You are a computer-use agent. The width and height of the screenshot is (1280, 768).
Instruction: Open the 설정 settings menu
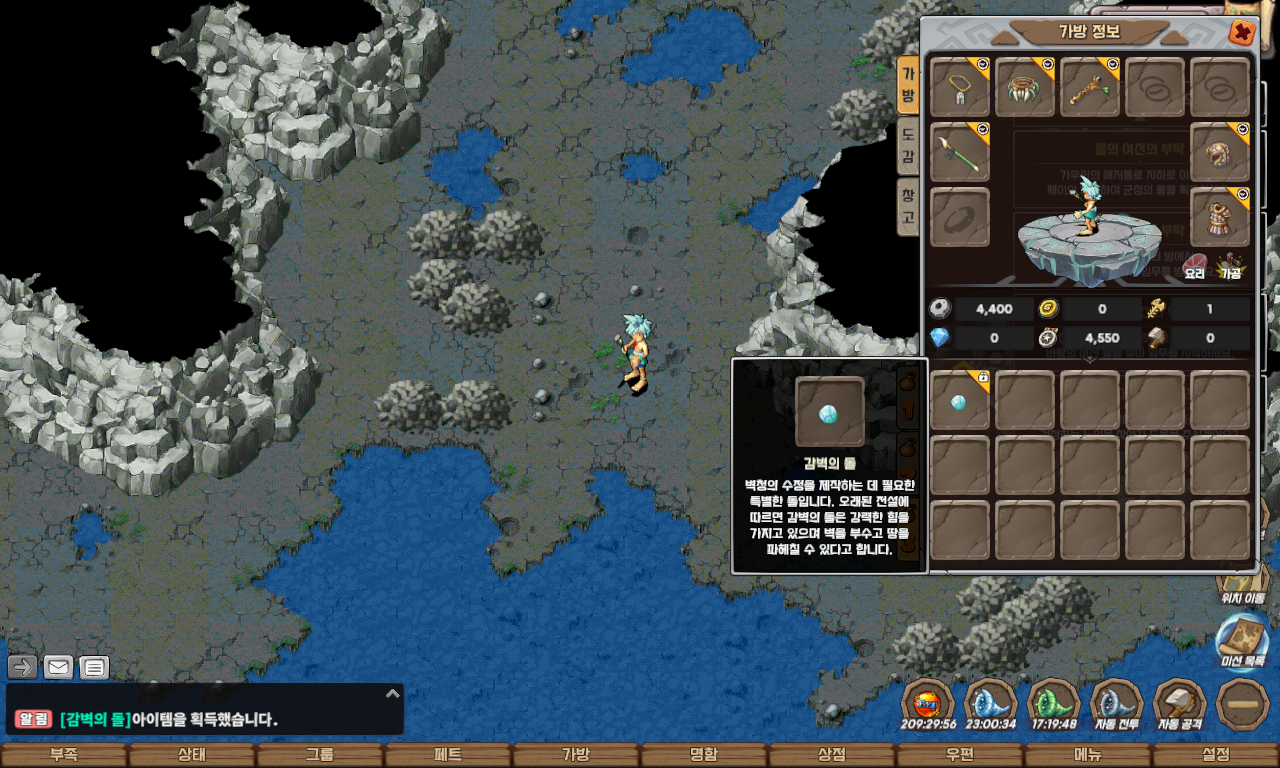pos(1216,755)
